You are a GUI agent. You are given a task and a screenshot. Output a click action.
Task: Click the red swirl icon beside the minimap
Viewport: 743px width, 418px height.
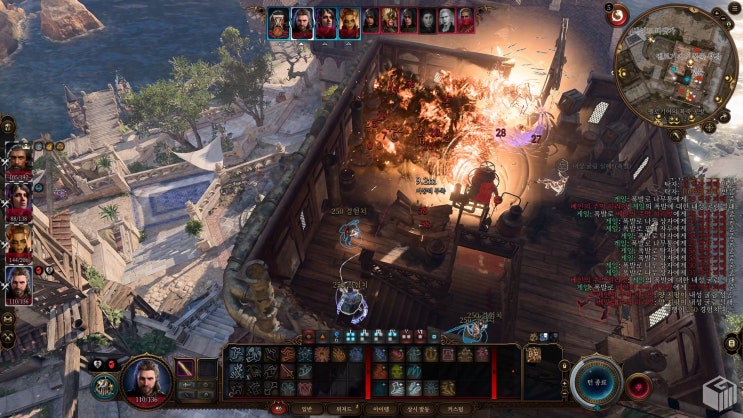[x=618, y=15]
